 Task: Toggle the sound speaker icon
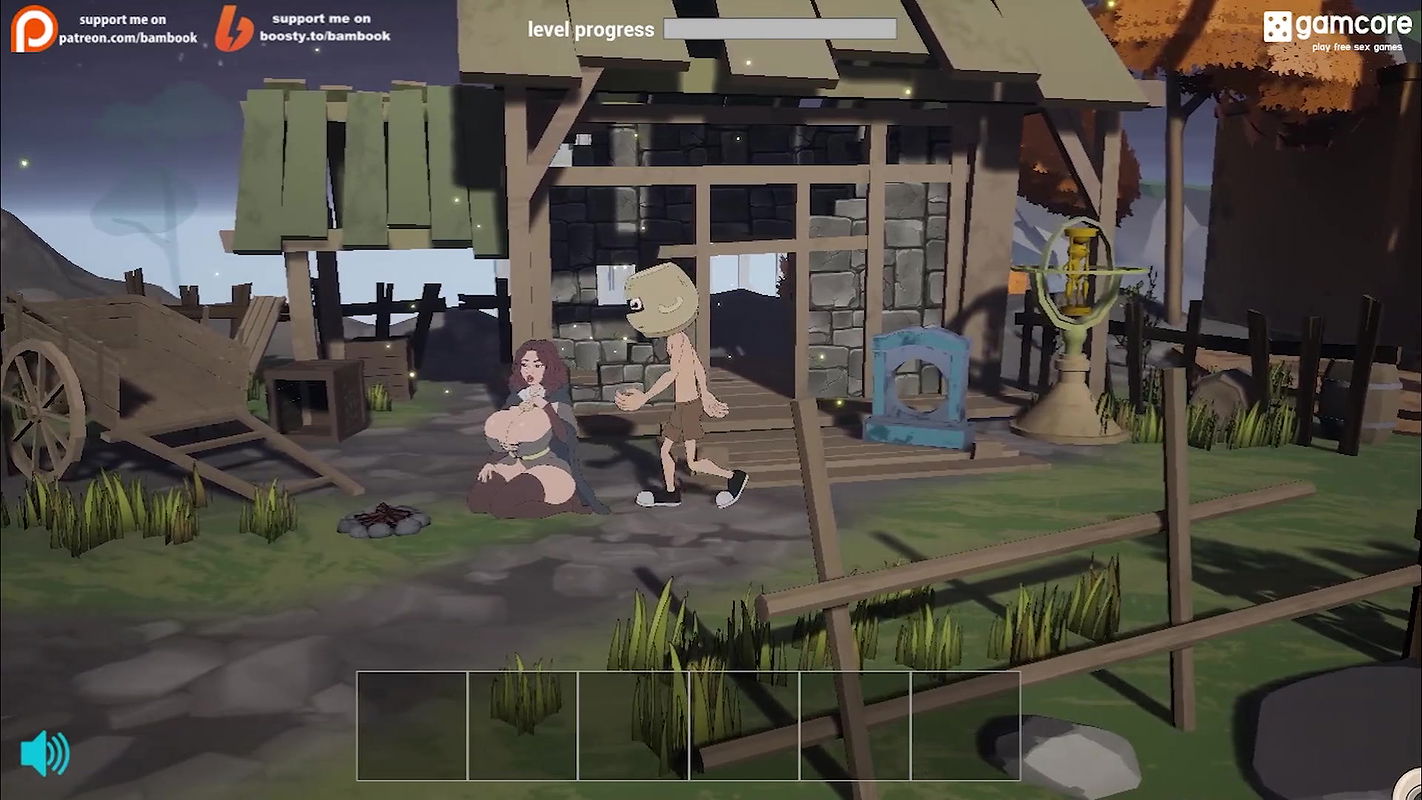[45, 753]
